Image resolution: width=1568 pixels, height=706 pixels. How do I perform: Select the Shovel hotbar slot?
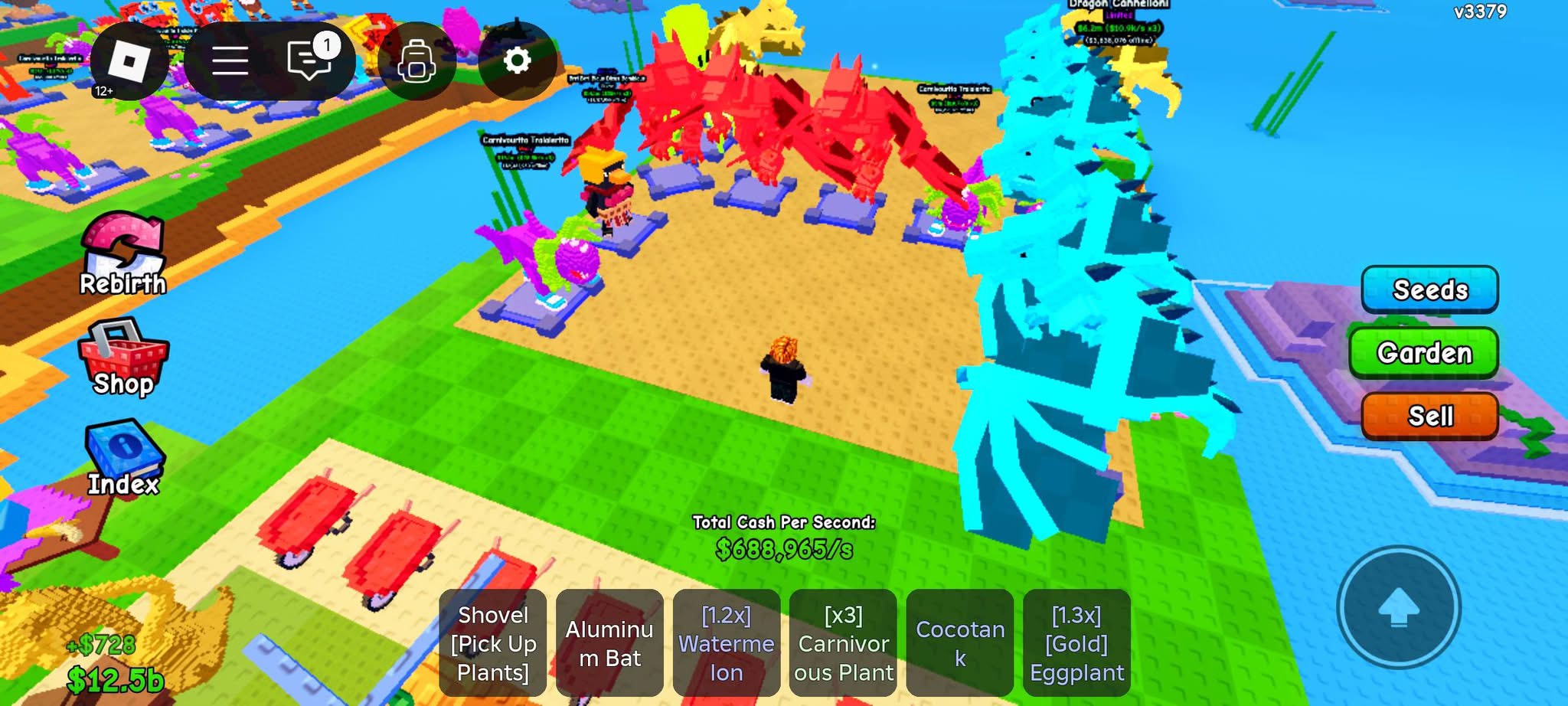pos(493,643)
